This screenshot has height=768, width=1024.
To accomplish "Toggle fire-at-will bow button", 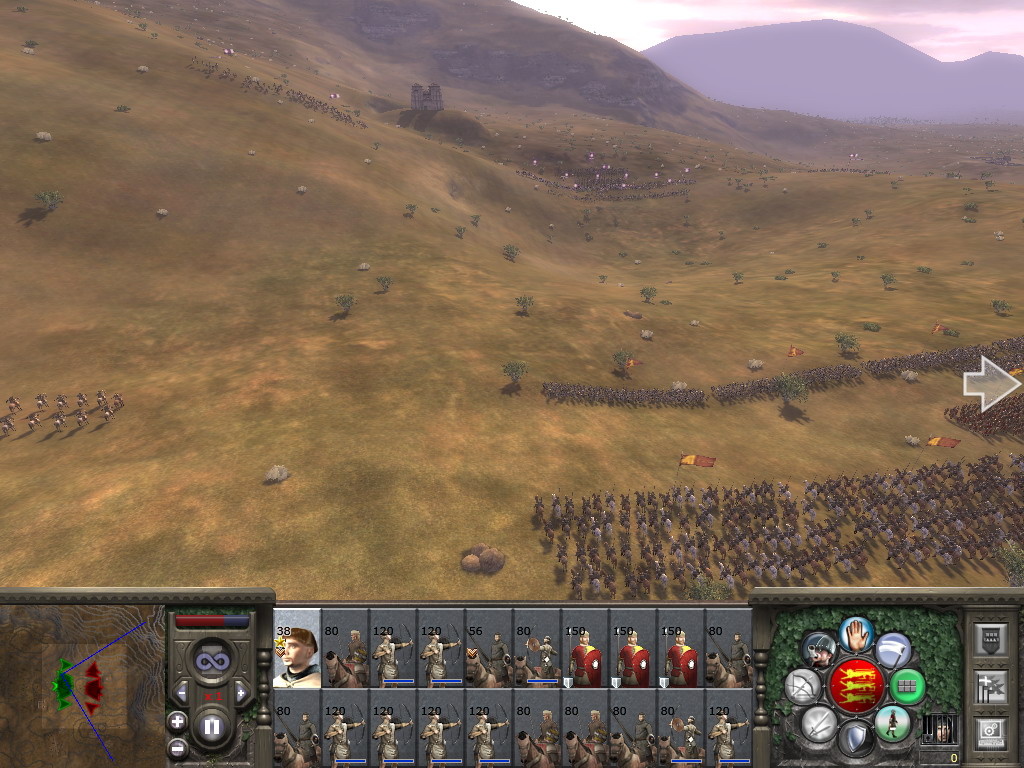I will point(802,686).
